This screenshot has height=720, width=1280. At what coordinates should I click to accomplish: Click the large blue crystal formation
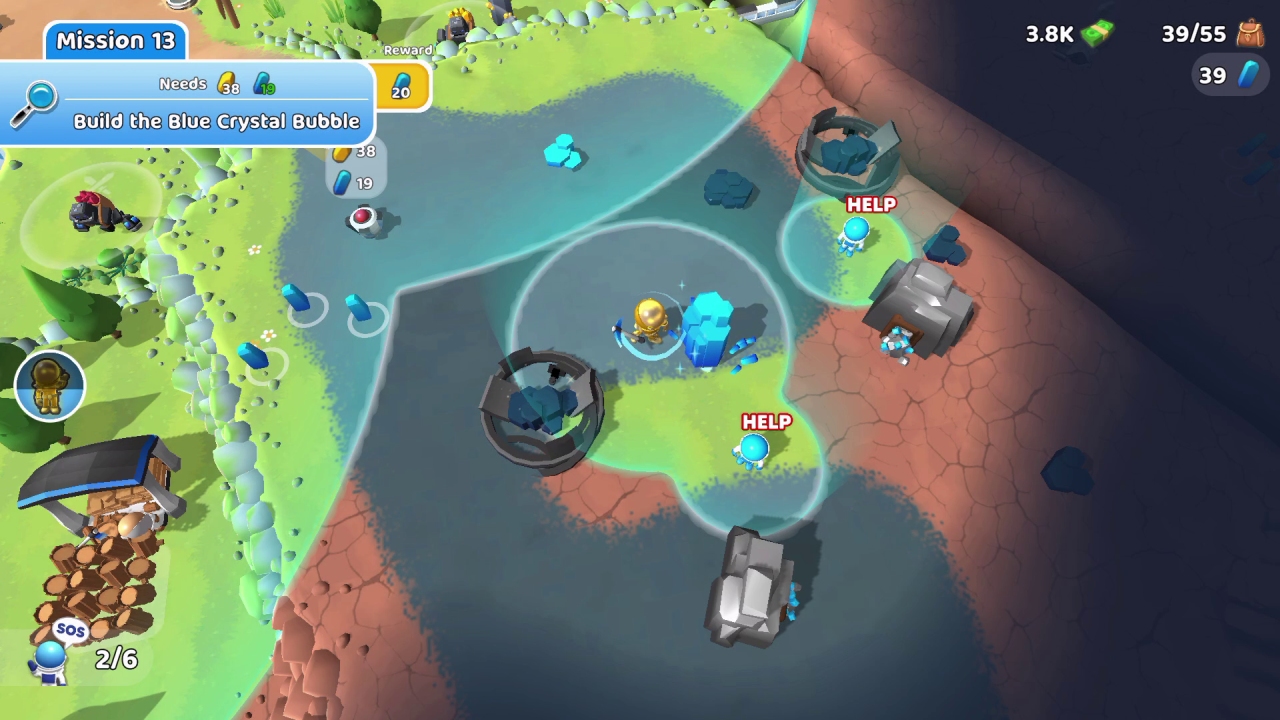708,330
